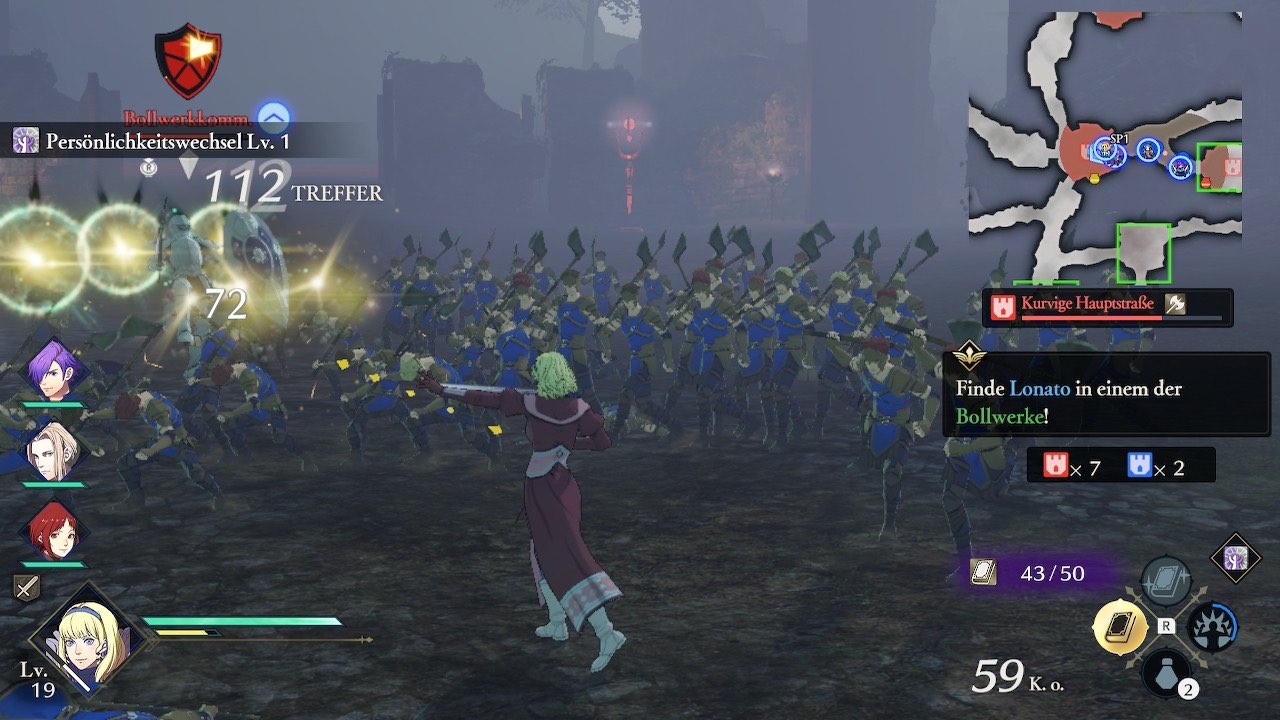Open the battlefield minimap
Screen dimensions: 1280x720
tap(1105, 148)
